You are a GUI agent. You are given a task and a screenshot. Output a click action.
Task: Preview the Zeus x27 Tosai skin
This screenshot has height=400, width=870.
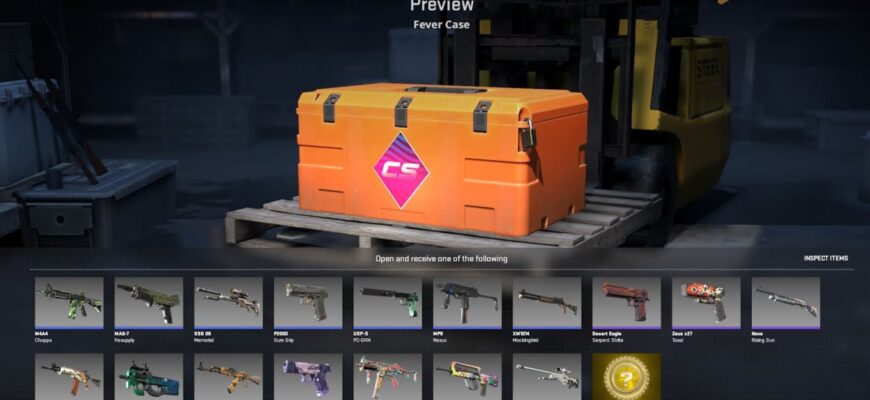click(706, 301)
